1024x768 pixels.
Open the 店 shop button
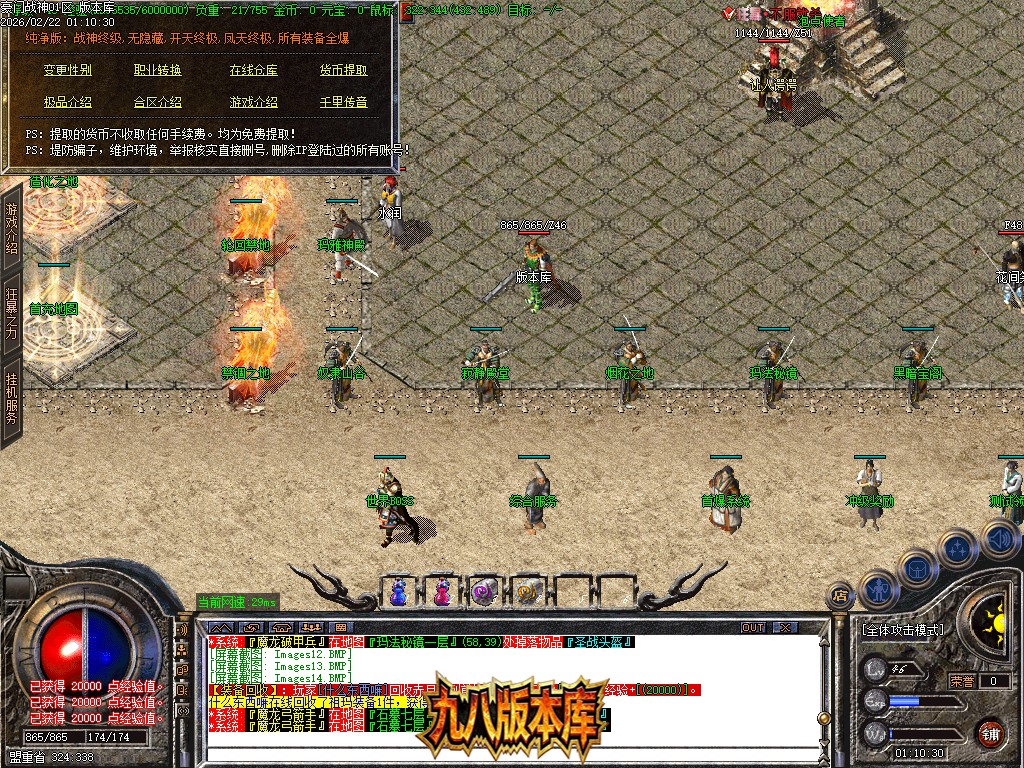(840, 596)
